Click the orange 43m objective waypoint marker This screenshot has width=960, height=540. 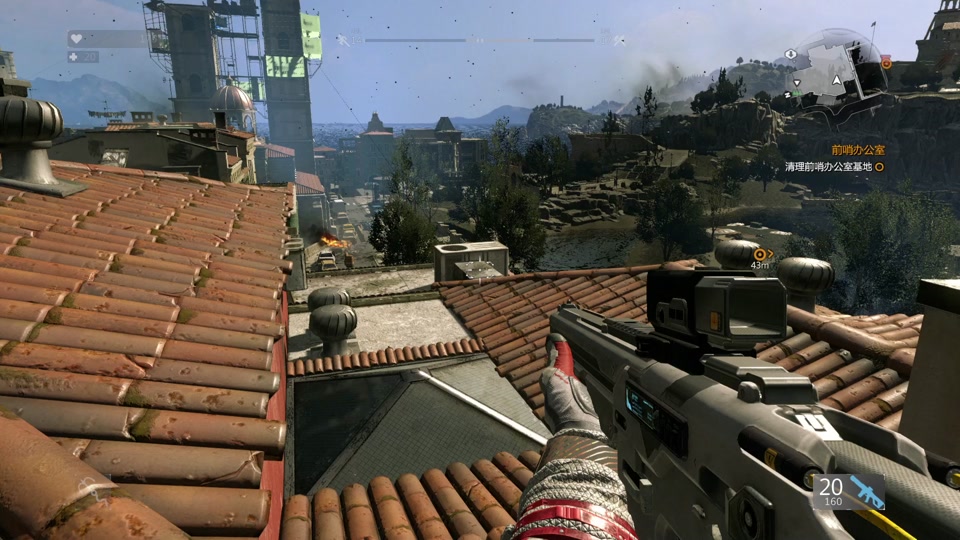tap(760, 254)
